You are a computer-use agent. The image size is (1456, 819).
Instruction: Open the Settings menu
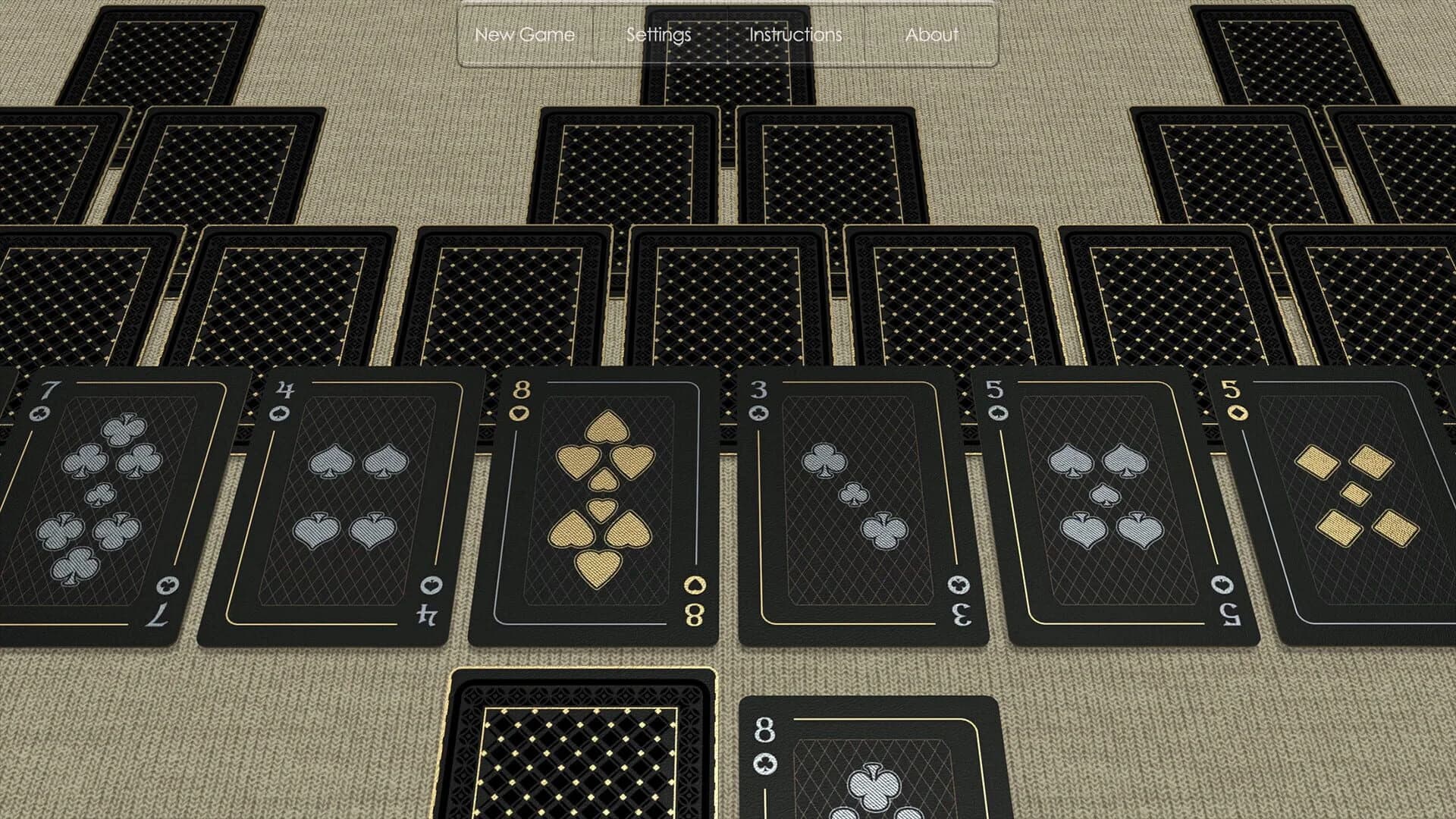pos(658,34)
